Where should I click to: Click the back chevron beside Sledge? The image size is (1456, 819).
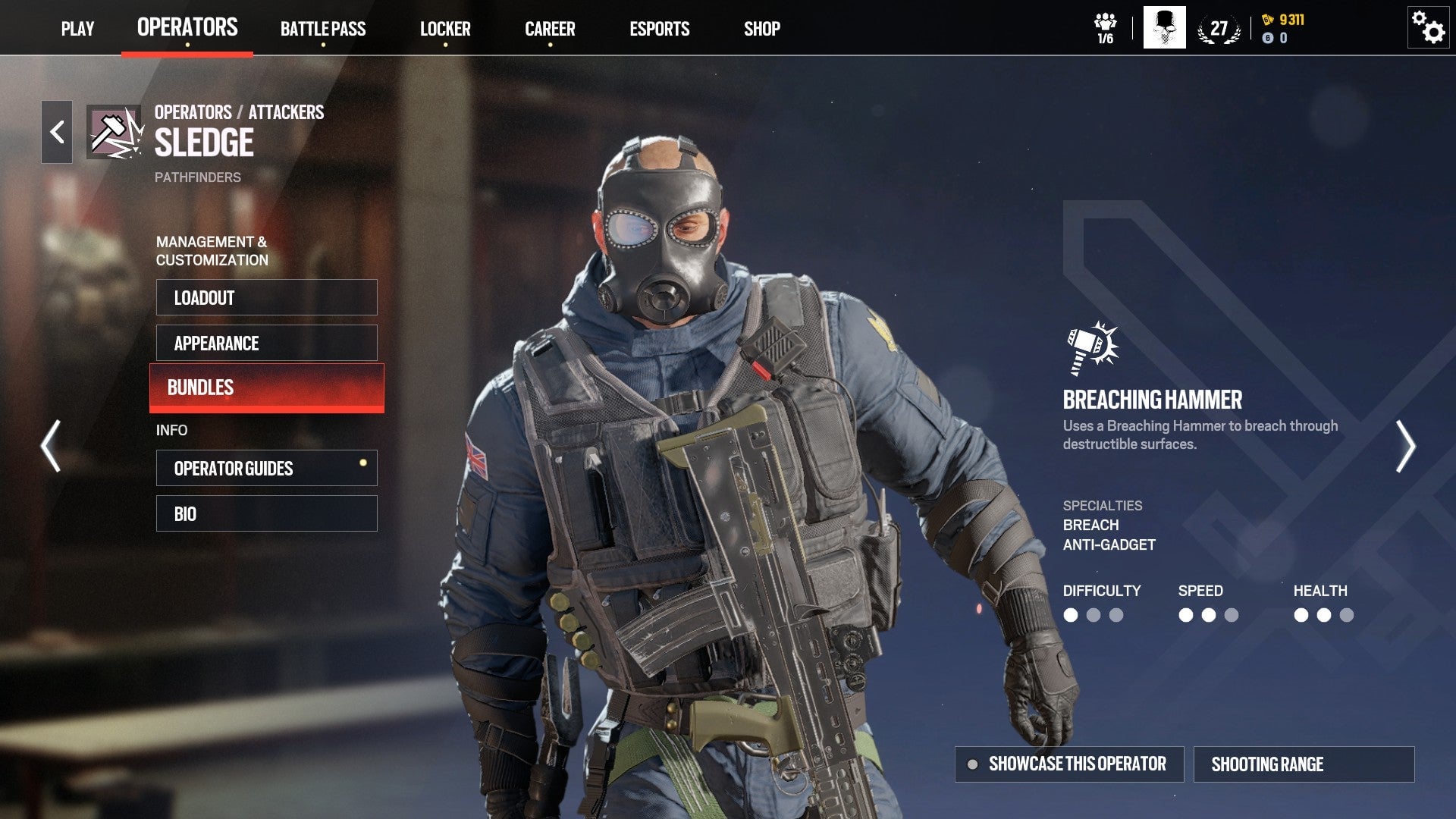(x=55, y=130)
